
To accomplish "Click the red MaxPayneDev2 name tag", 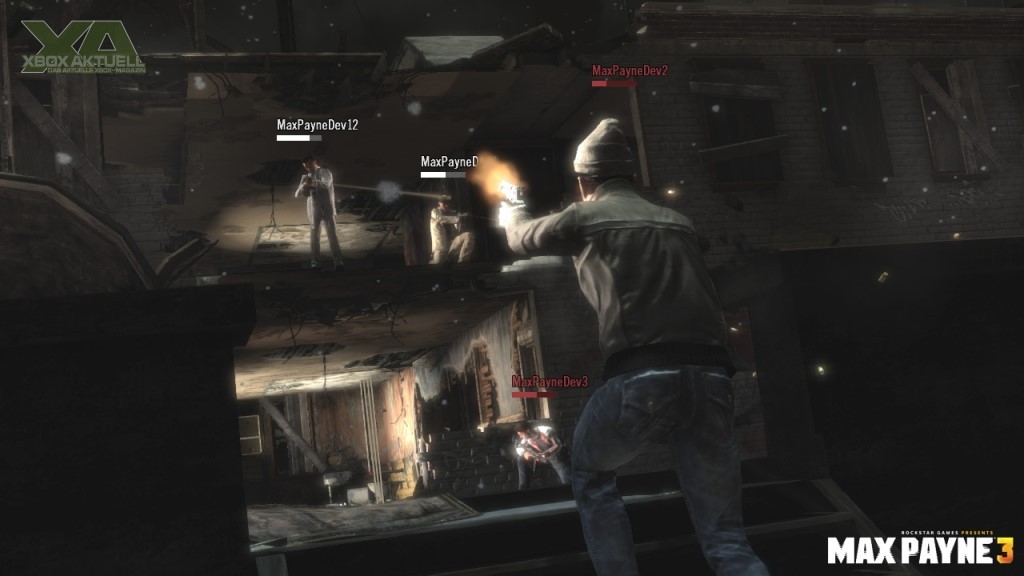I will 629,71.
